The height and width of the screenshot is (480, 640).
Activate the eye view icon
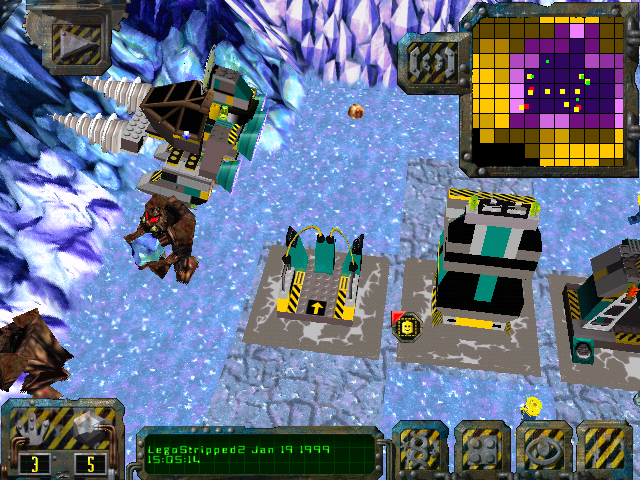544,449
